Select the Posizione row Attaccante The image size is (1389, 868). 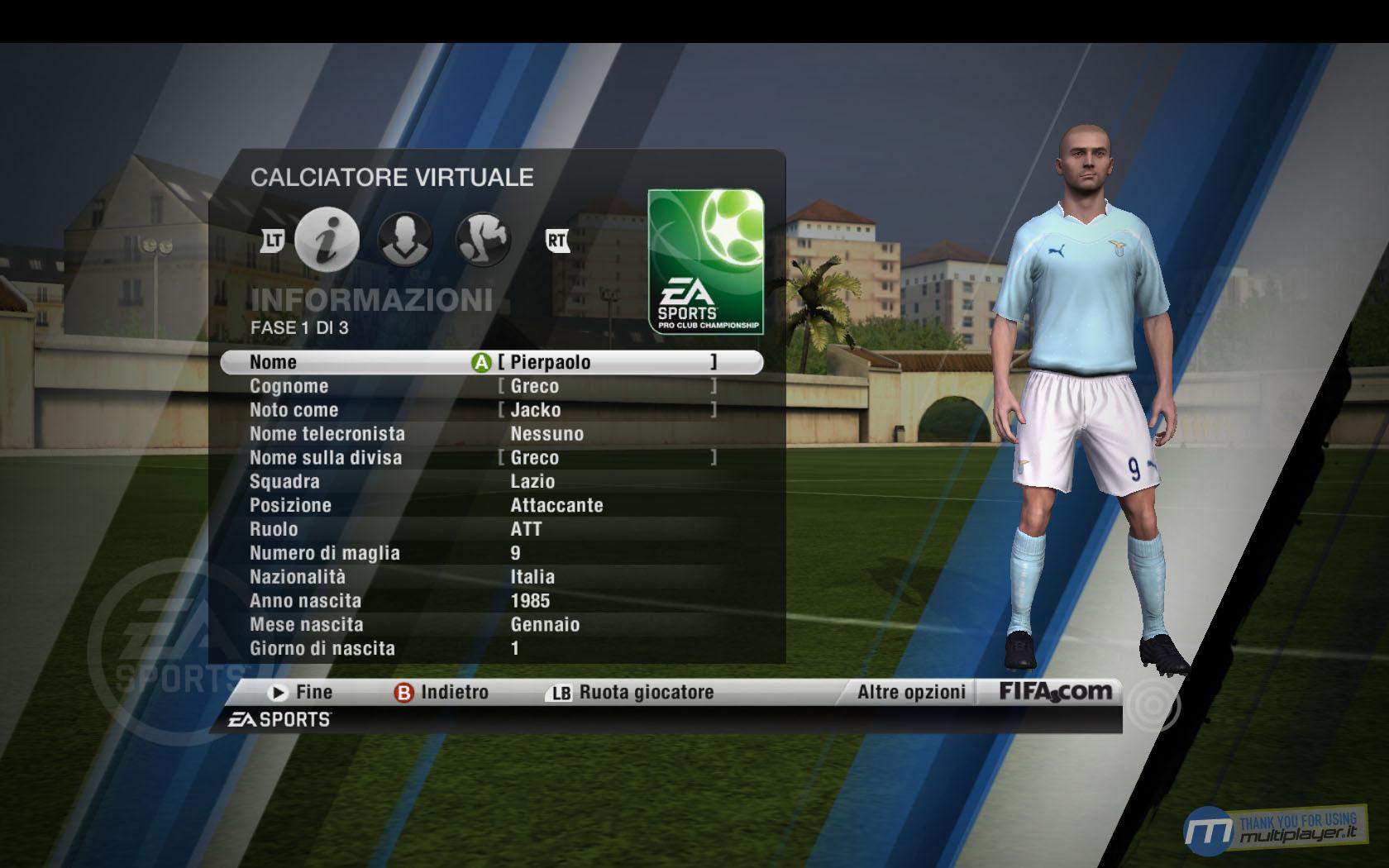pyautogui.click(x=491, y=506)
